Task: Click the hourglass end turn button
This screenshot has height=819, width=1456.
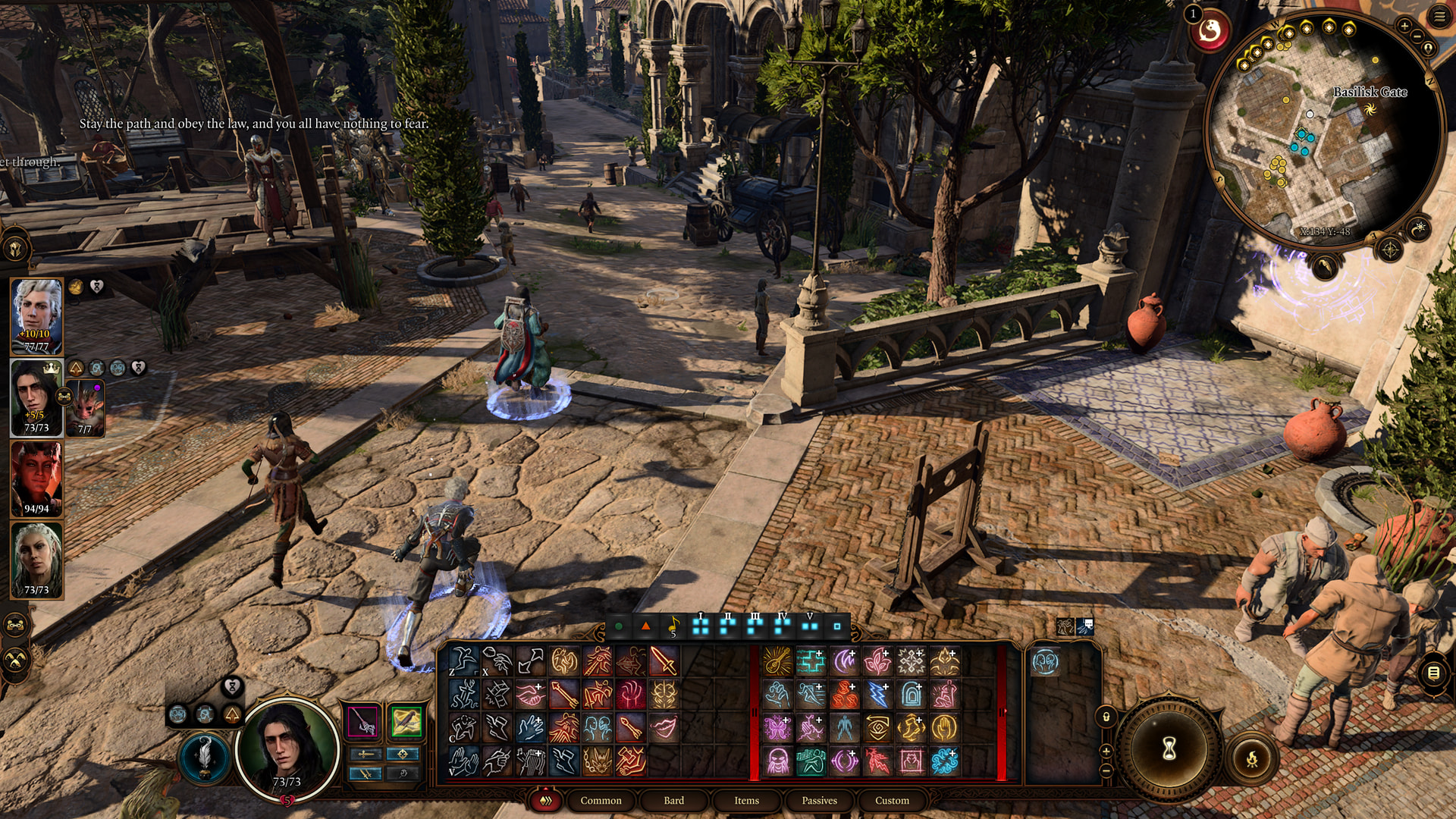Action: (1169, 748)
